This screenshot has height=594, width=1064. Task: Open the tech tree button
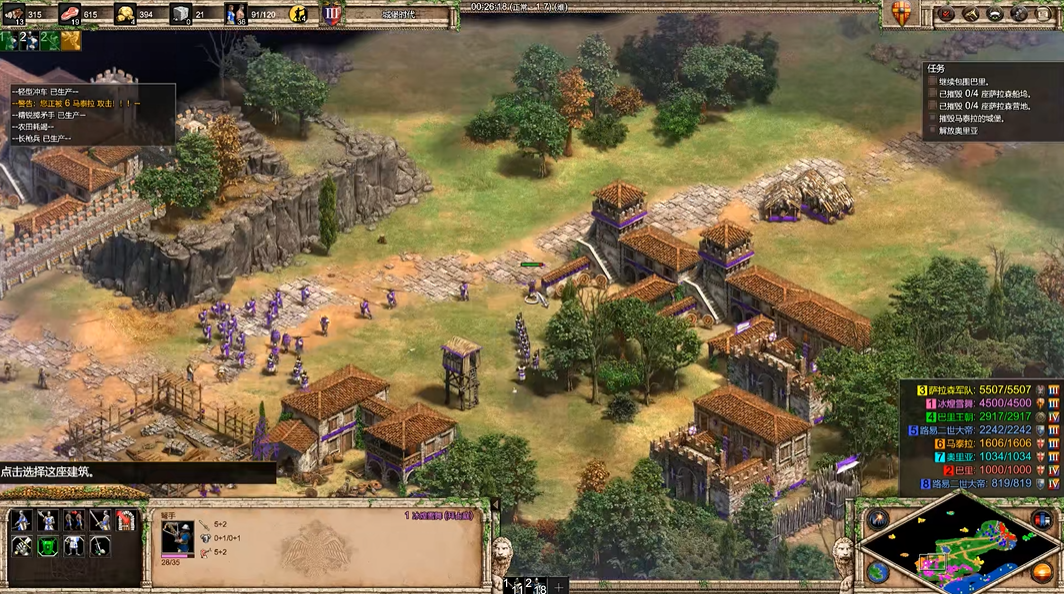[970, 14]
